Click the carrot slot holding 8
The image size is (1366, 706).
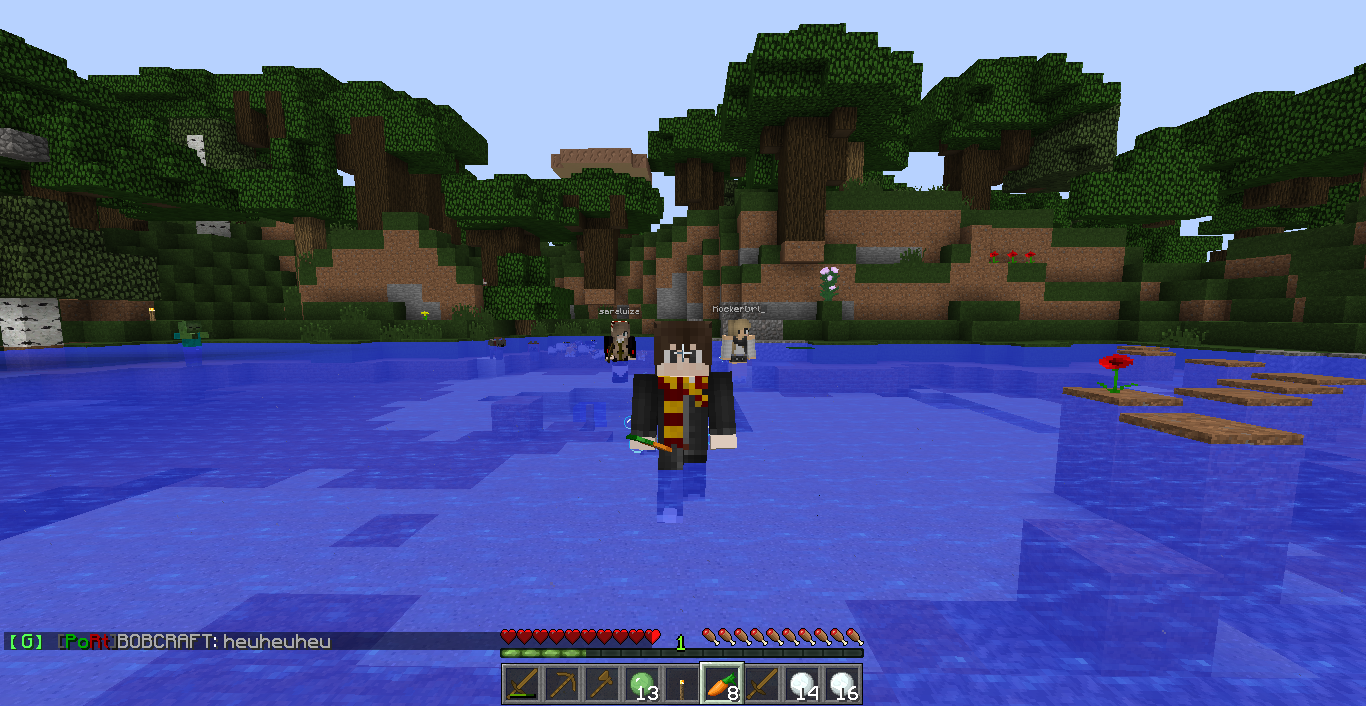coord(722,684)
